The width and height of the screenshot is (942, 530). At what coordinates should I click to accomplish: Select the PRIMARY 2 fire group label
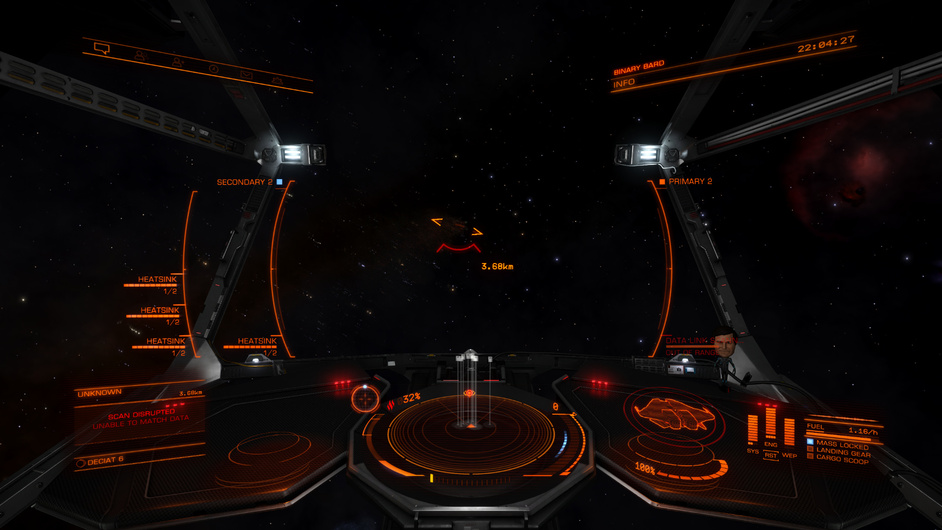tap(691, 182)
